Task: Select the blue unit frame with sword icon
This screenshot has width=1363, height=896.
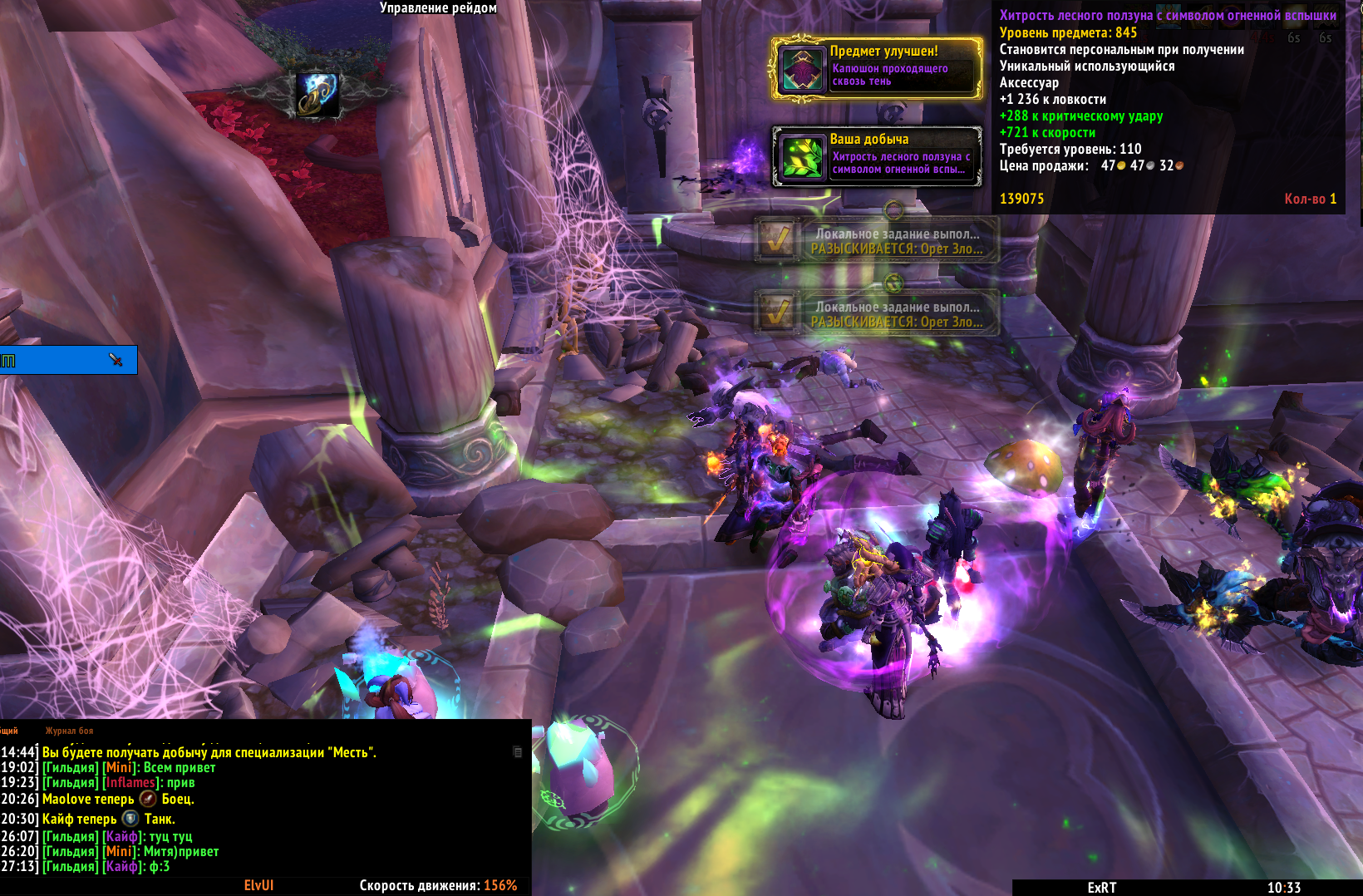Action: (68, 360)
